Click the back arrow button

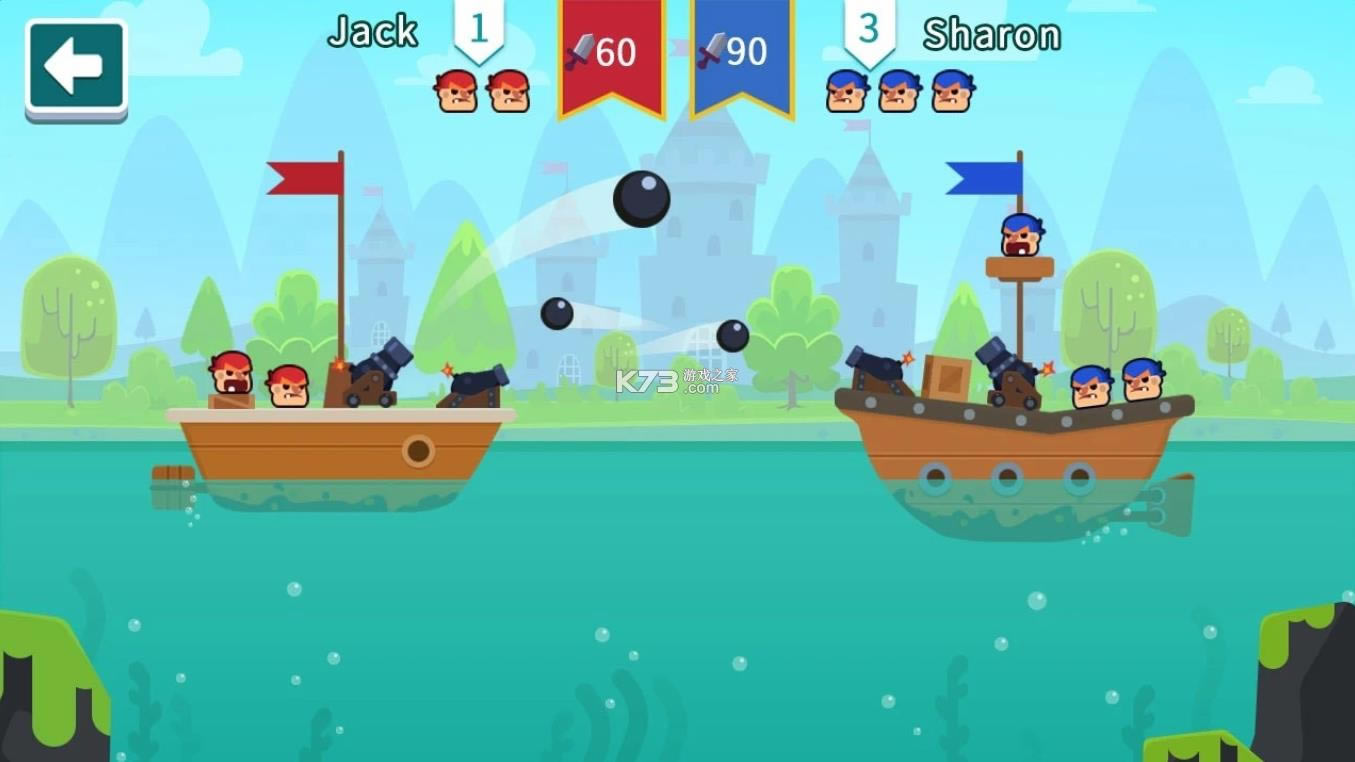[x=76, y=68]
